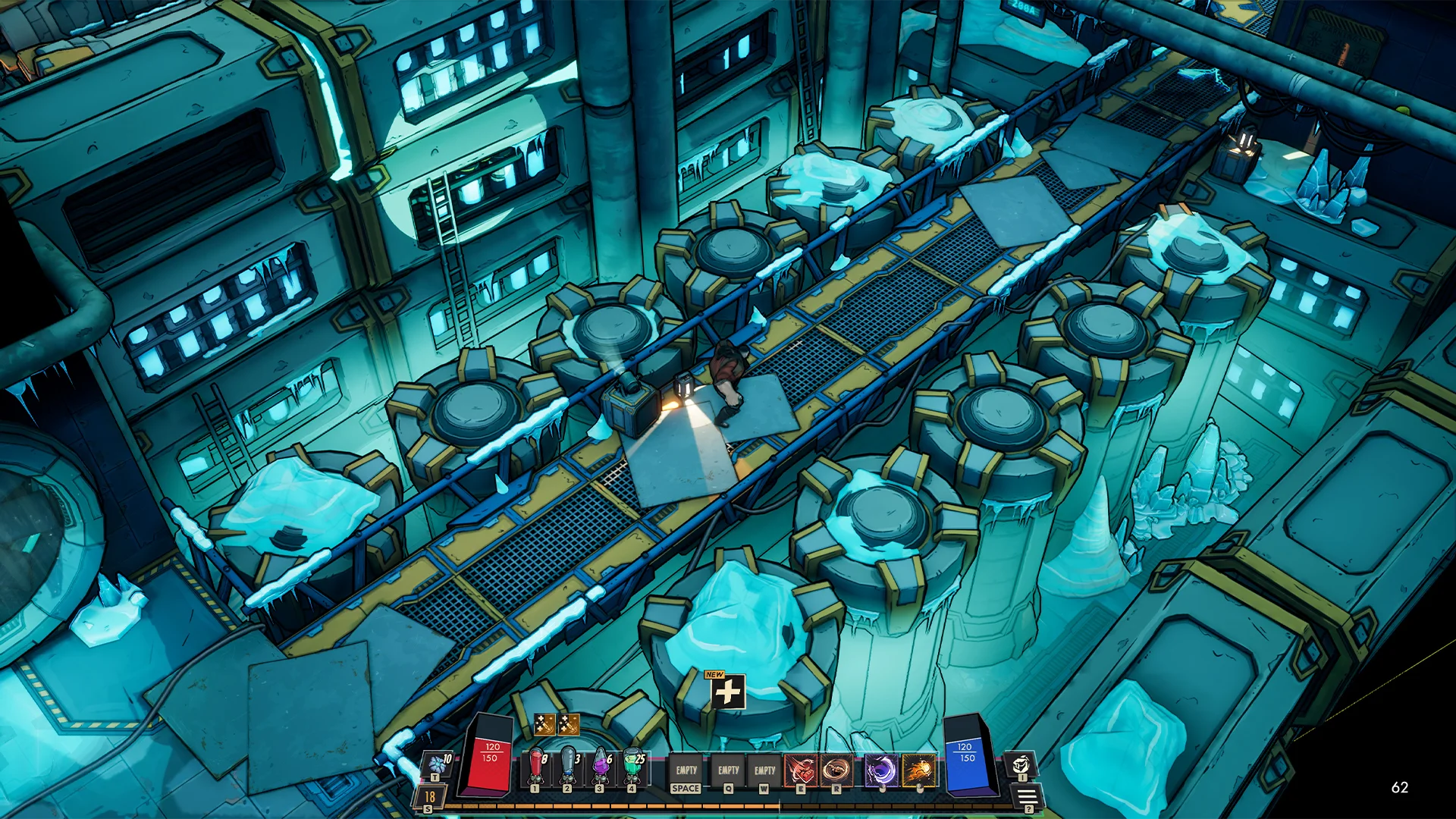Viewport: 1456px width, 819px height.
Task: Activate the brown whirlwind spin ability
Action: coord(836,770)
